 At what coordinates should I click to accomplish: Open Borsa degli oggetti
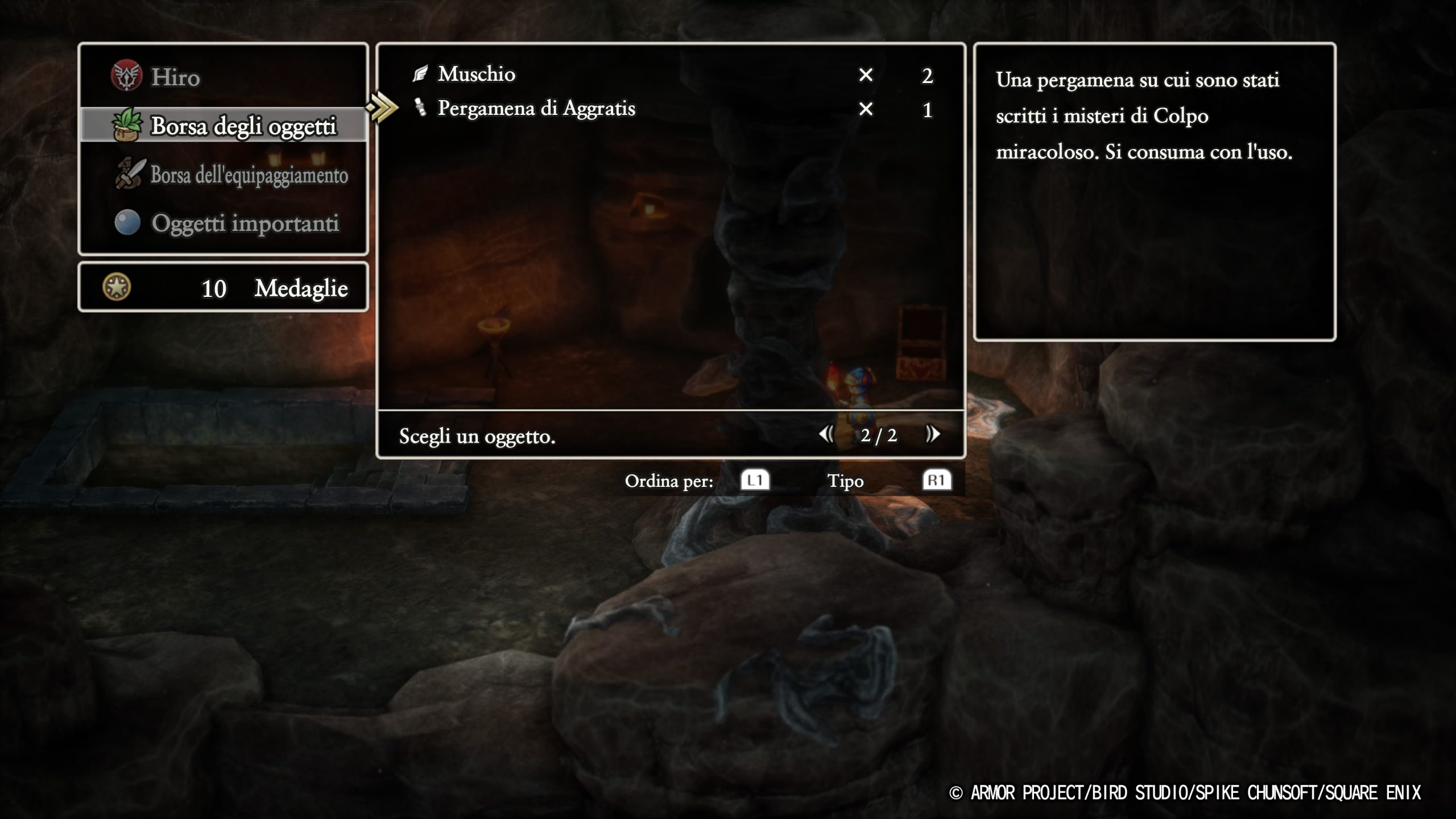pyautogui.click(x=243, y=126)
